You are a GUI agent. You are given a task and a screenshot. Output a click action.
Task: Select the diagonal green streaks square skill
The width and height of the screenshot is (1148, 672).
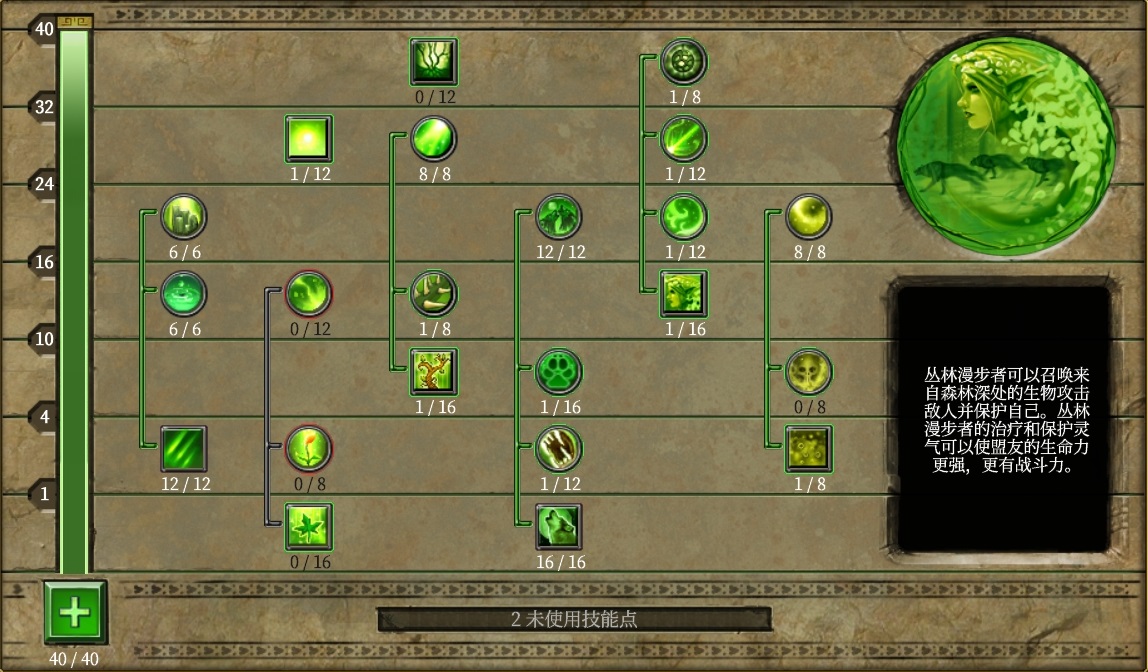[x=184, y=449]
